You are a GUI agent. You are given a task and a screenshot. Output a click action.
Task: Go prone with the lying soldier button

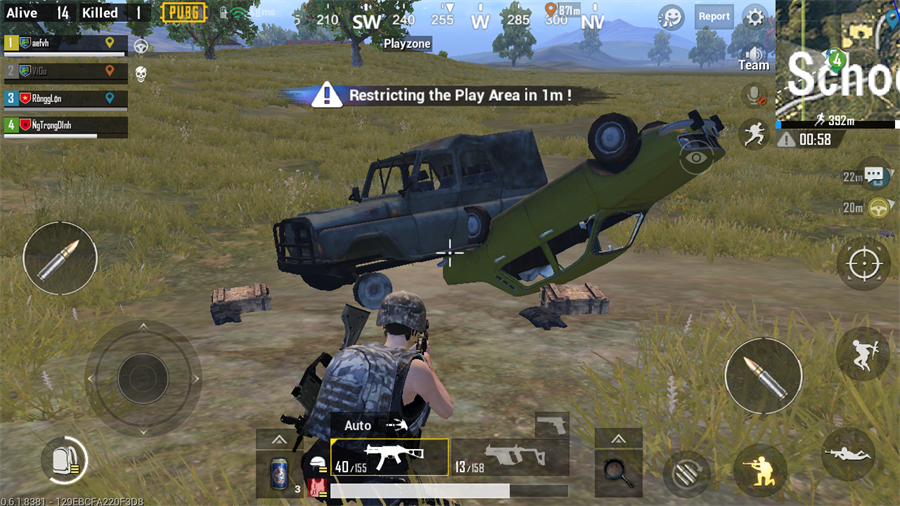[847, 454]
